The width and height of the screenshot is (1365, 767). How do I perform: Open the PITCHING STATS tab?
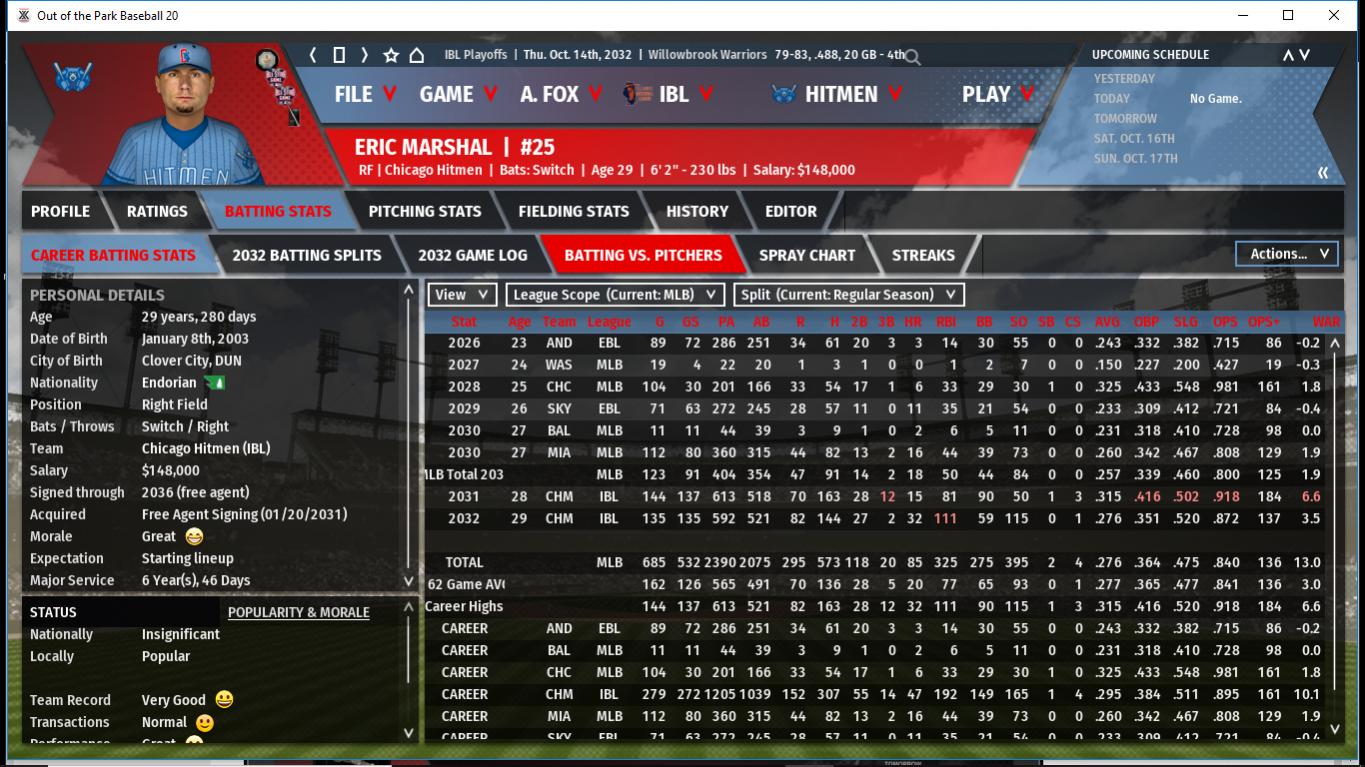pyautogui.click(x=424, y=211)
